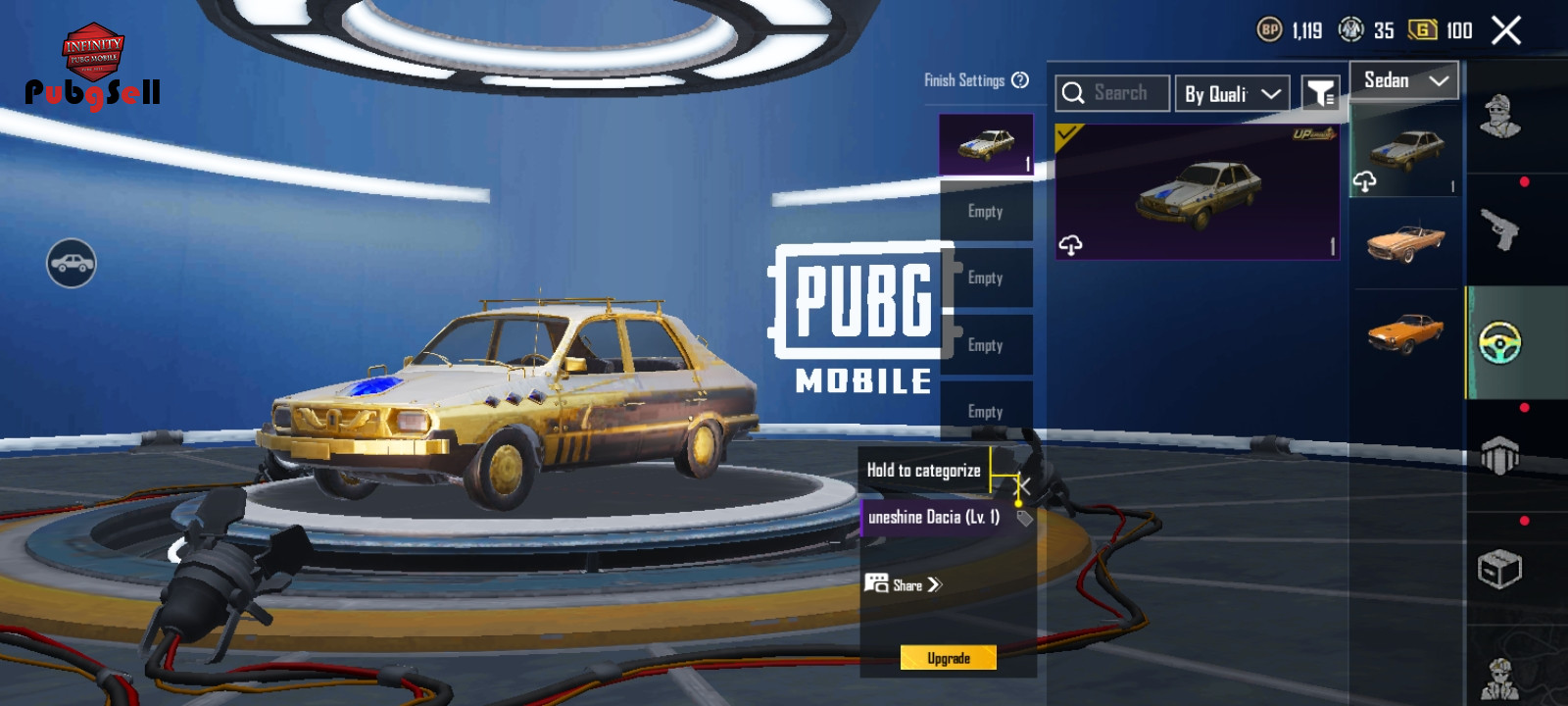
Task: Share the vehicle skin
Action: click(x=904, y=584)
